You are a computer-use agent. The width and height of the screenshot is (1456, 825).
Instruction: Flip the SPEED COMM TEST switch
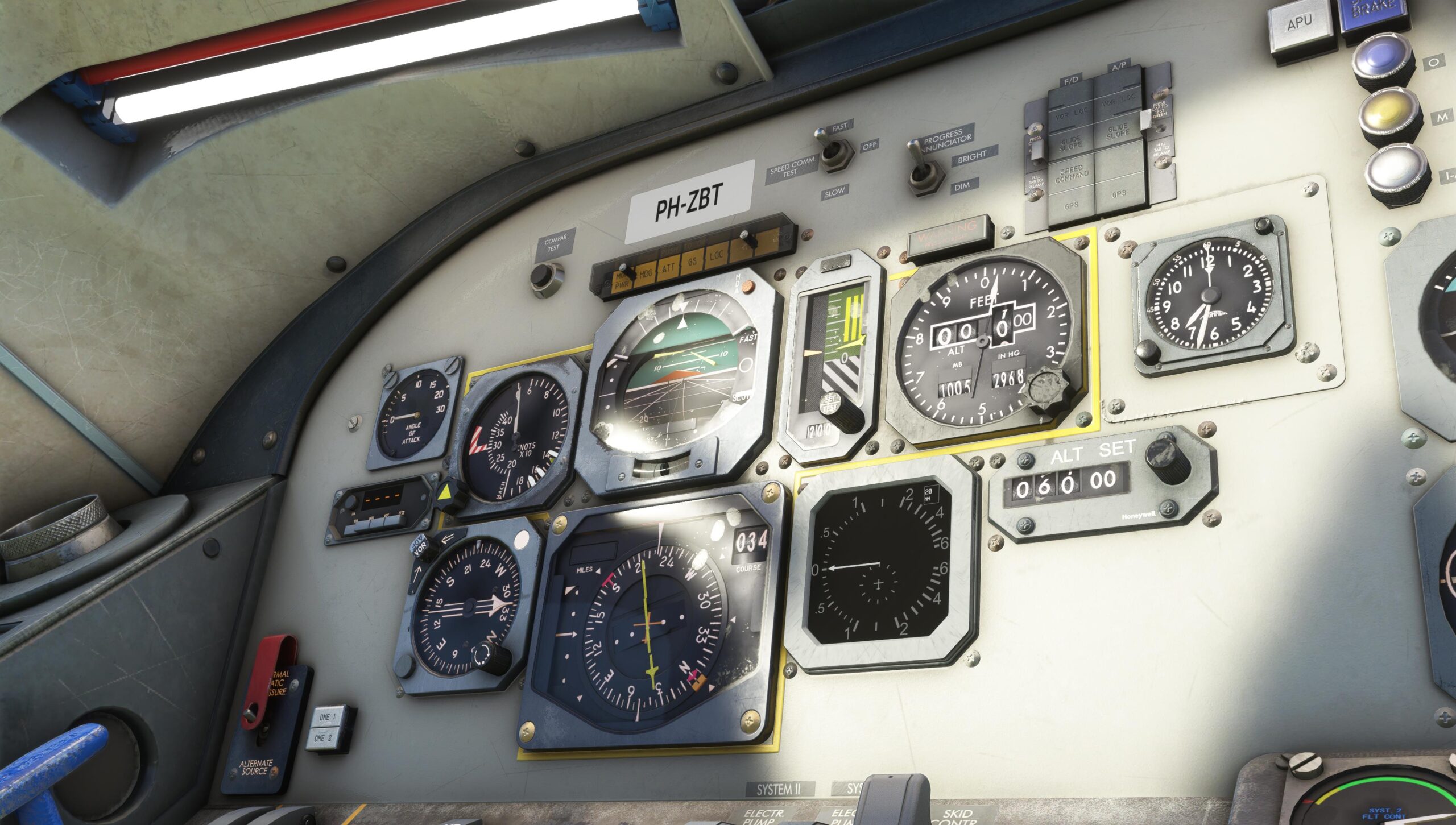[833, 151]
